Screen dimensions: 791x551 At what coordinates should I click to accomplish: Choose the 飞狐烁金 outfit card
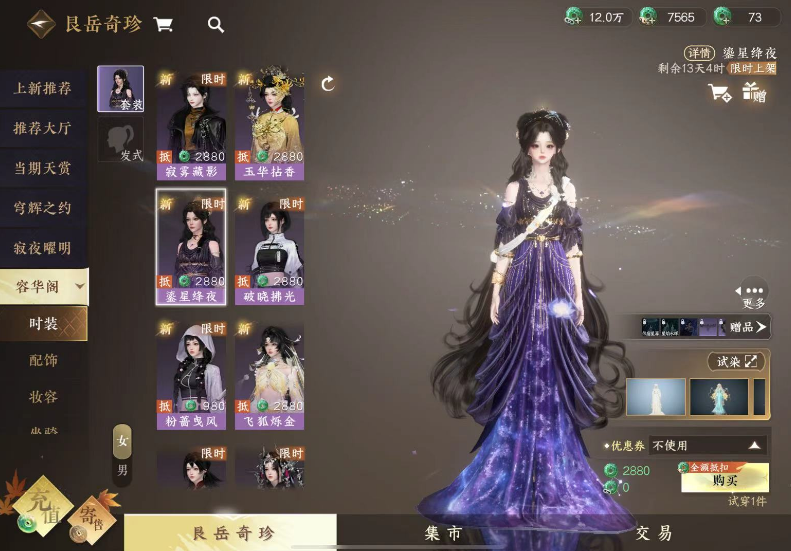pyautogui.click(x=269, y=373)
